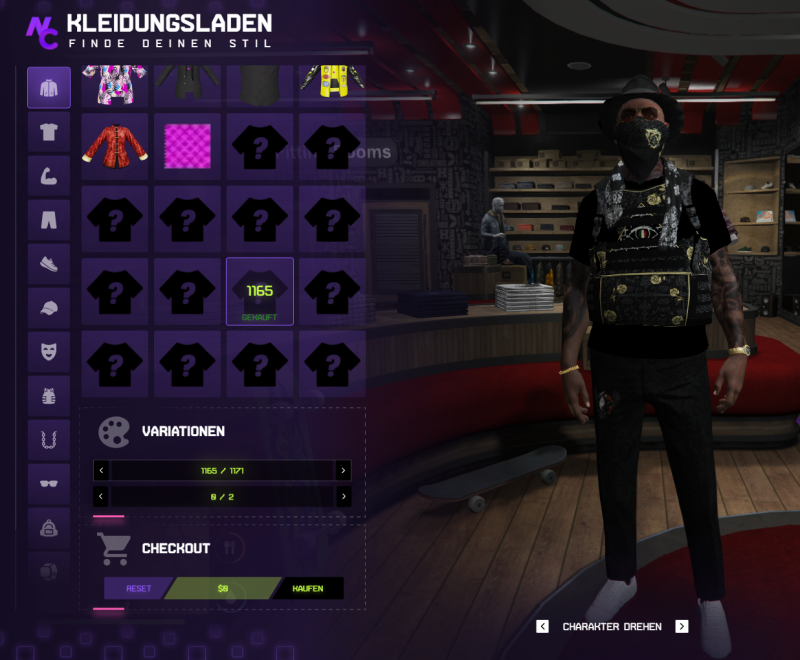The width and height of the screenshot is (800, 660).
Task: Buy the outfit with Kaufen button
Action: (x=307, y=588)
